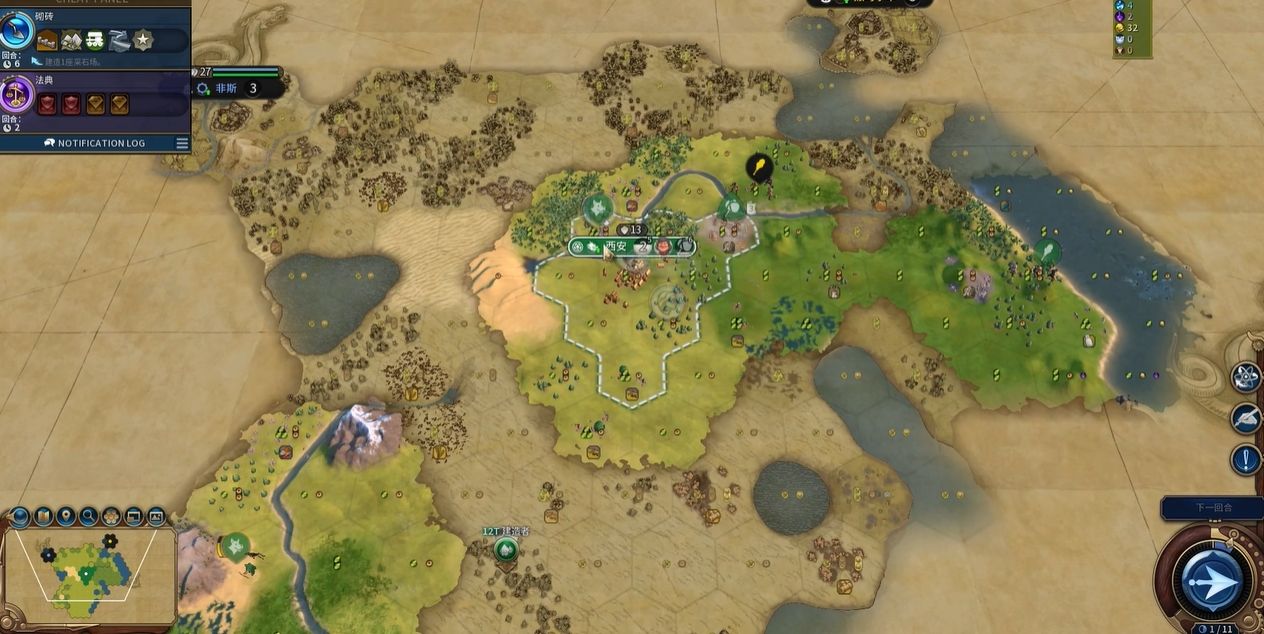
Task: Collapse the minimap with the globe button
Action: click(19, 517)
